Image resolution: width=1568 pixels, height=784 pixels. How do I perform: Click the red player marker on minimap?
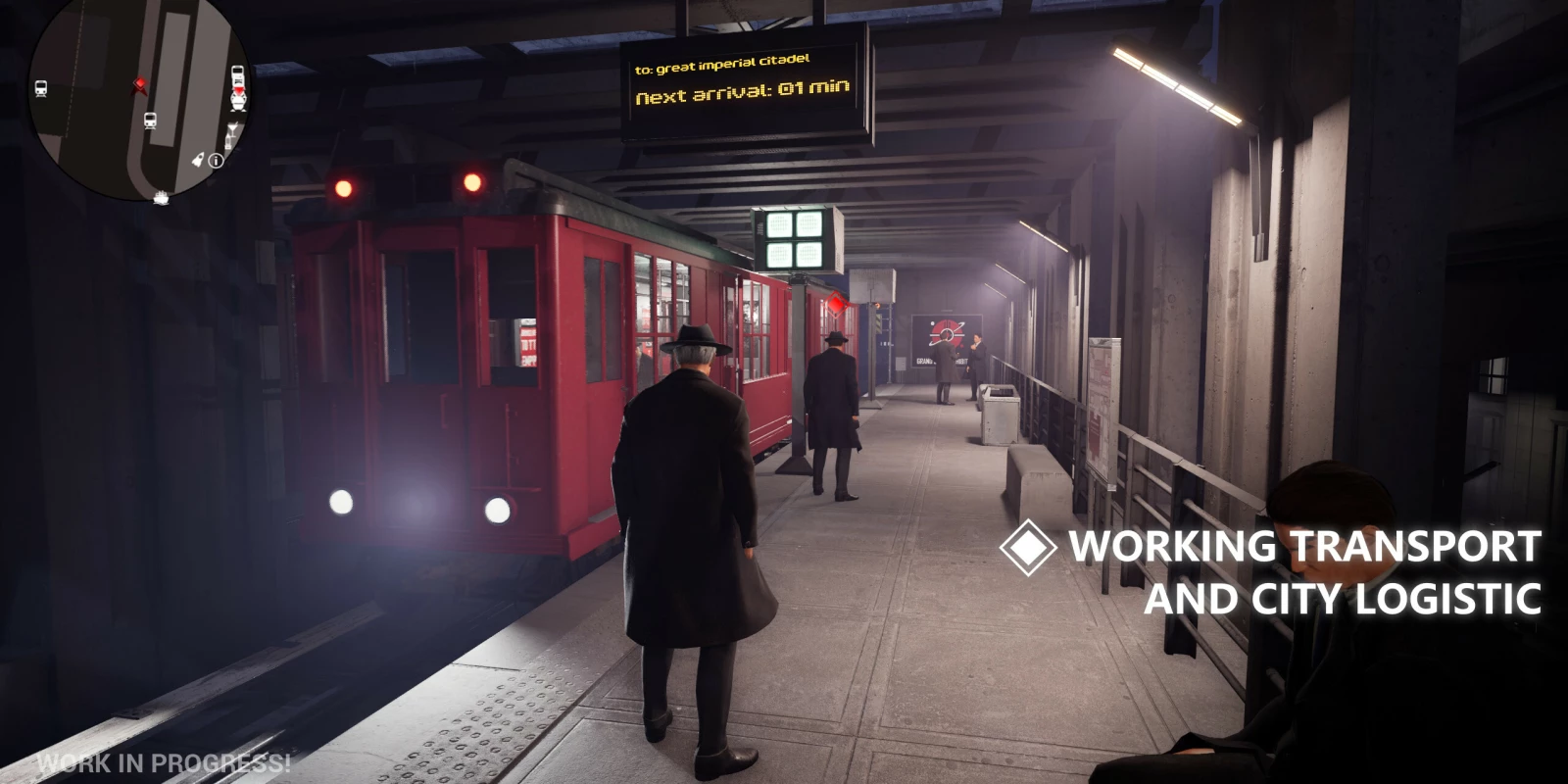[140, 85]
